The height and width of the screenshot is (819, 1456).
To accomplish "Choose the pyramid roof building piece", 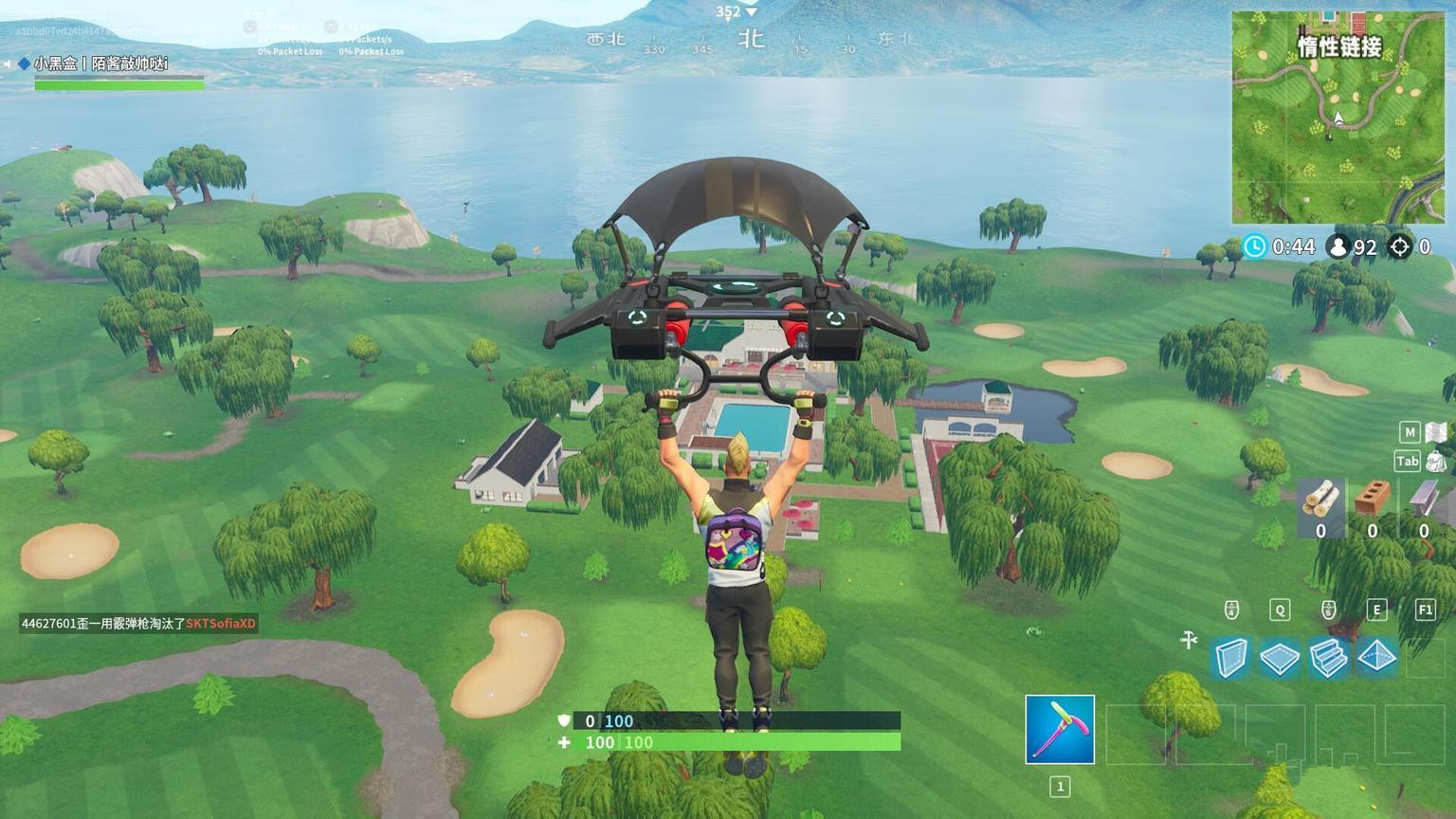I will point(1376,657).
